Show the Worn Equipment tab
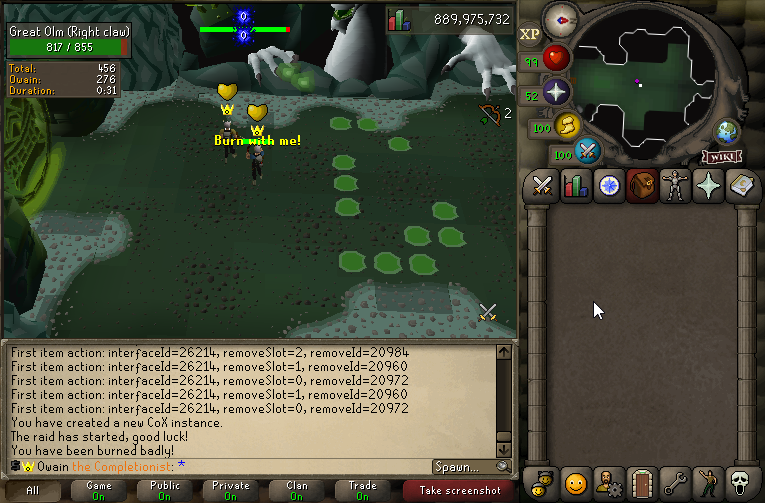The width and height of the screenshot is (765, 503). click(x=675, y=185)
